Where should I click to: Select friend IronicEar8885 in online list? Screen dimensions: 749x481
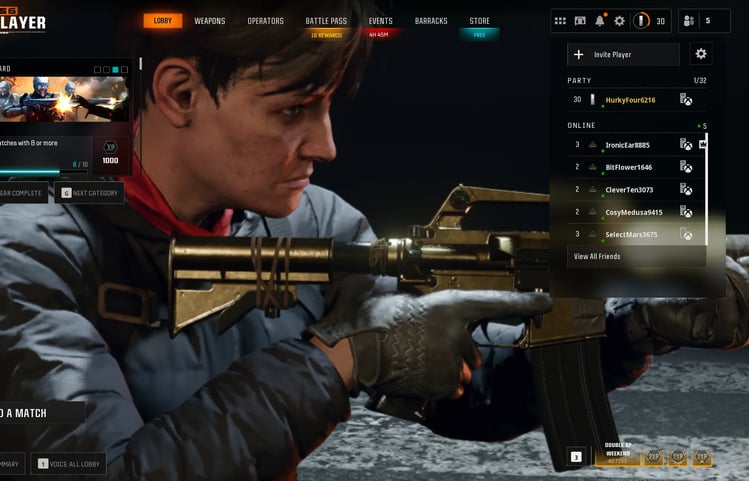(627, 145)
